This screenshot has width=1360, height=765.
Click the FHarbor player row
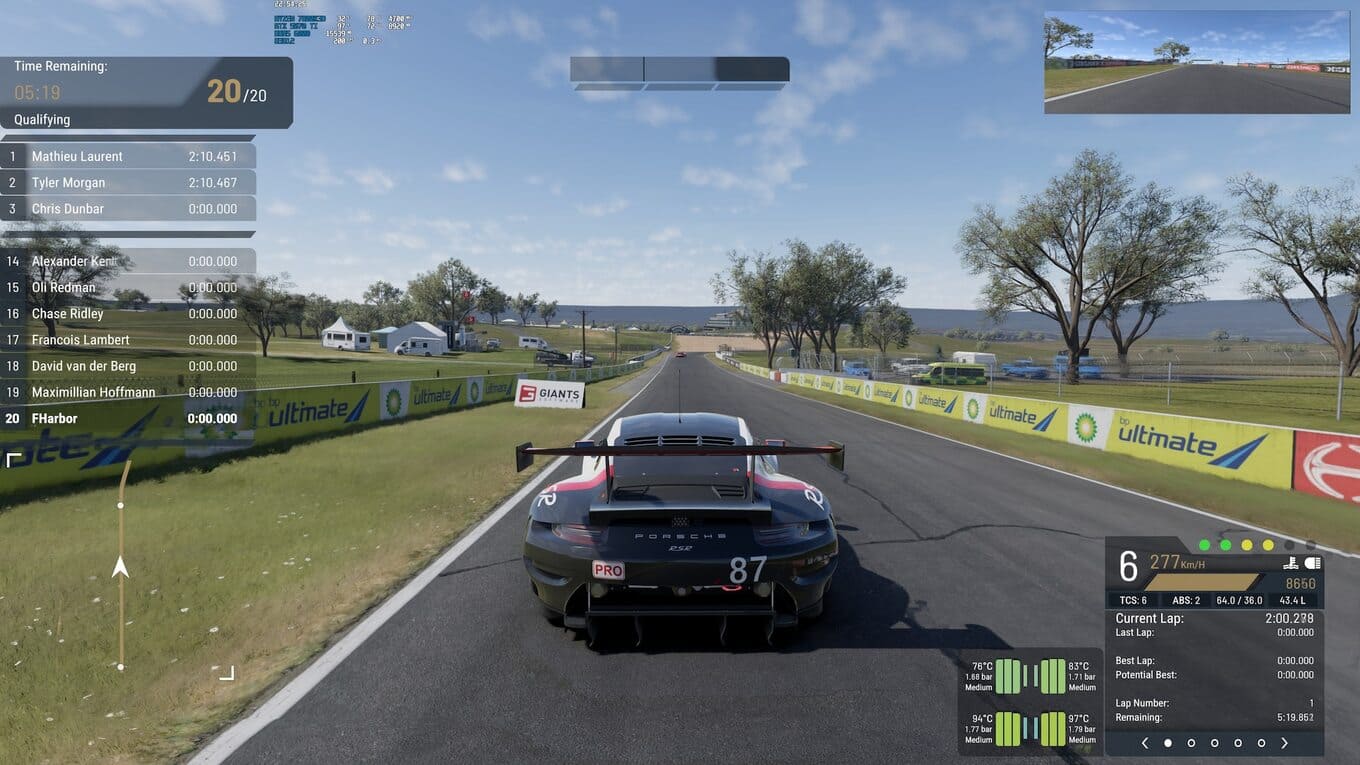[128, 419]
